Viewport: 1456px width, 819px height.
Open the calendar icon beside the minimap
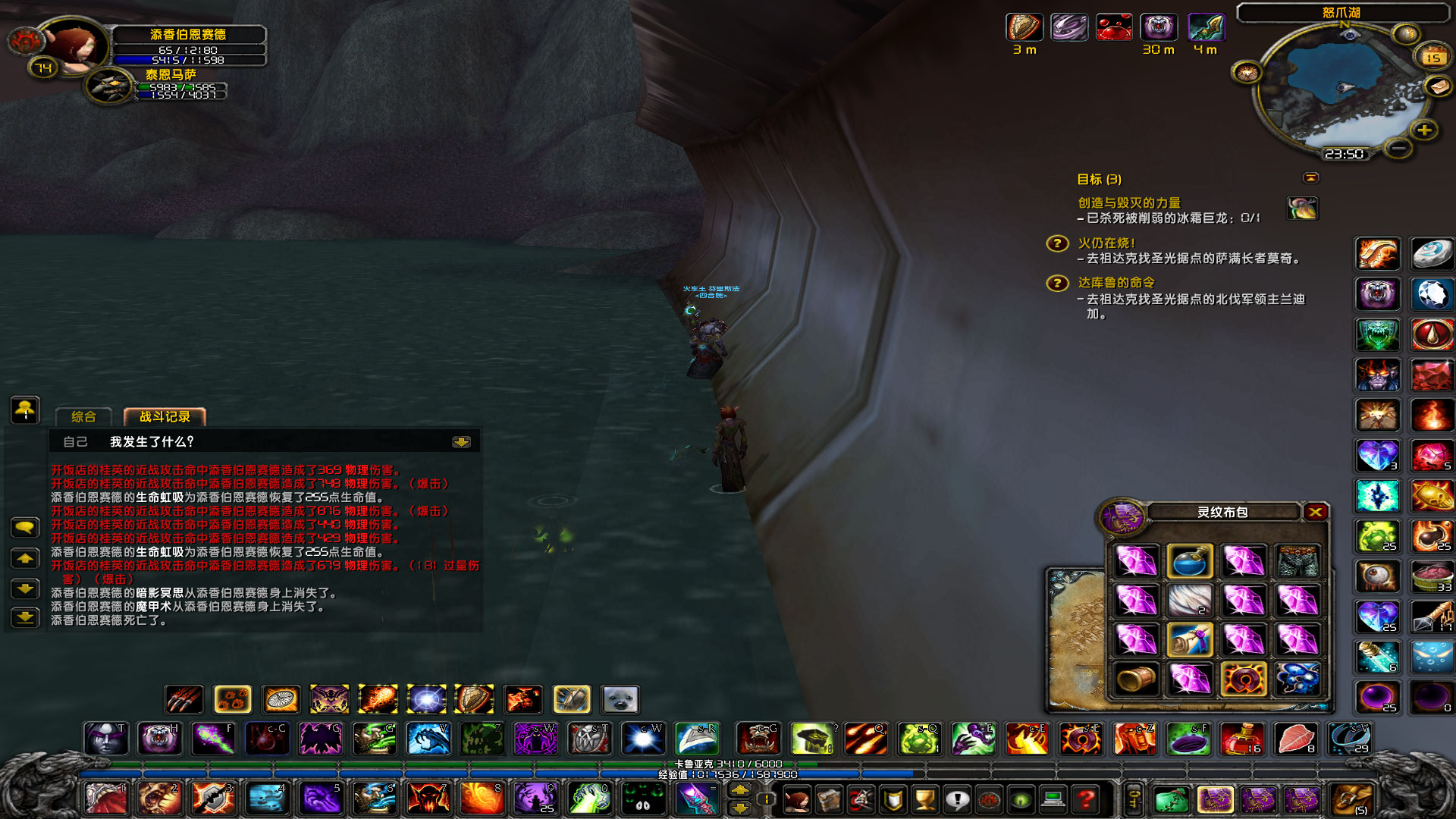[x=1432, y=57]
